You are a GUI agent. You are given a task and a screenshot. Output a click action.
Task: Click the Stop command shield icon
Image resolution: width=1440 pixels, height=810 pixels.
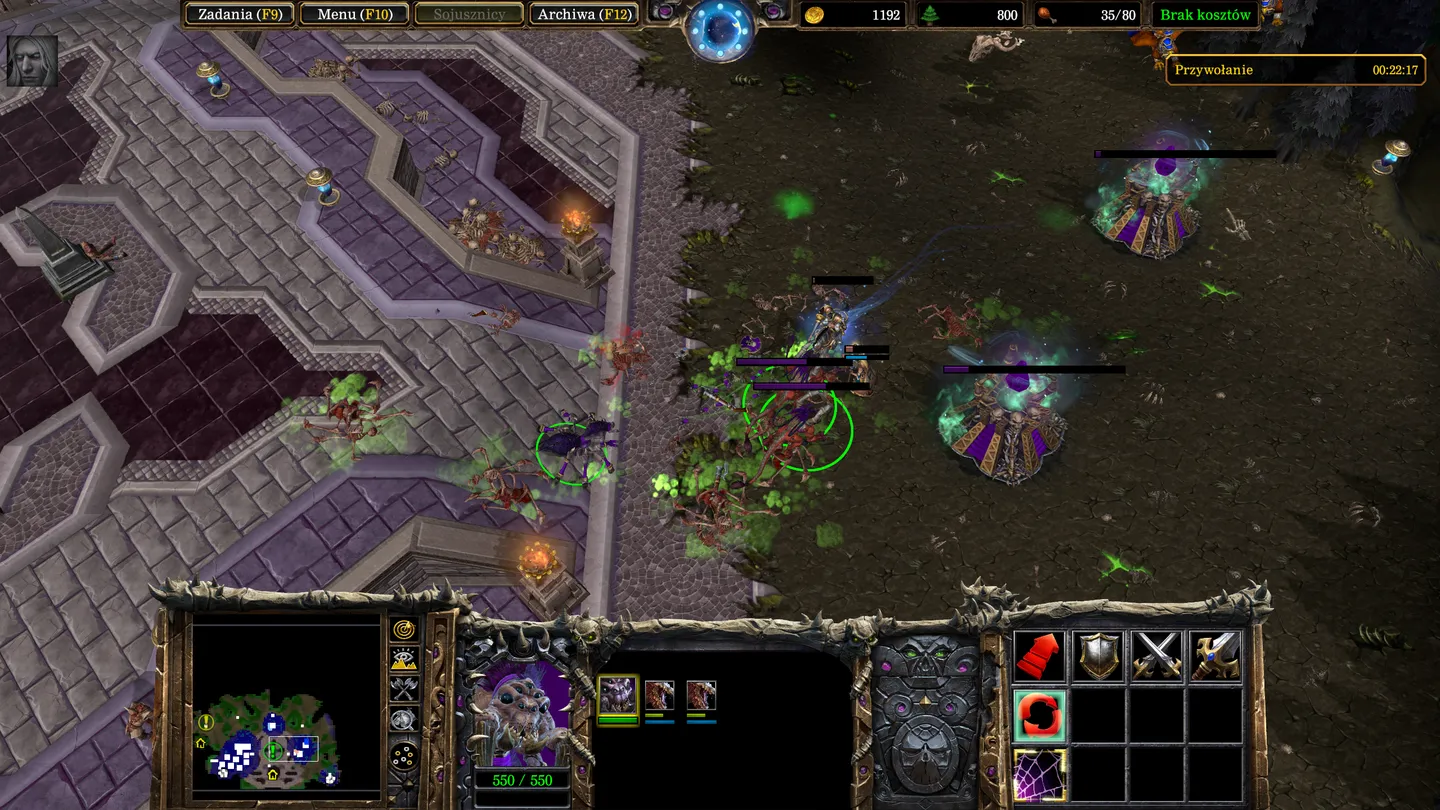click(1098, 655)
